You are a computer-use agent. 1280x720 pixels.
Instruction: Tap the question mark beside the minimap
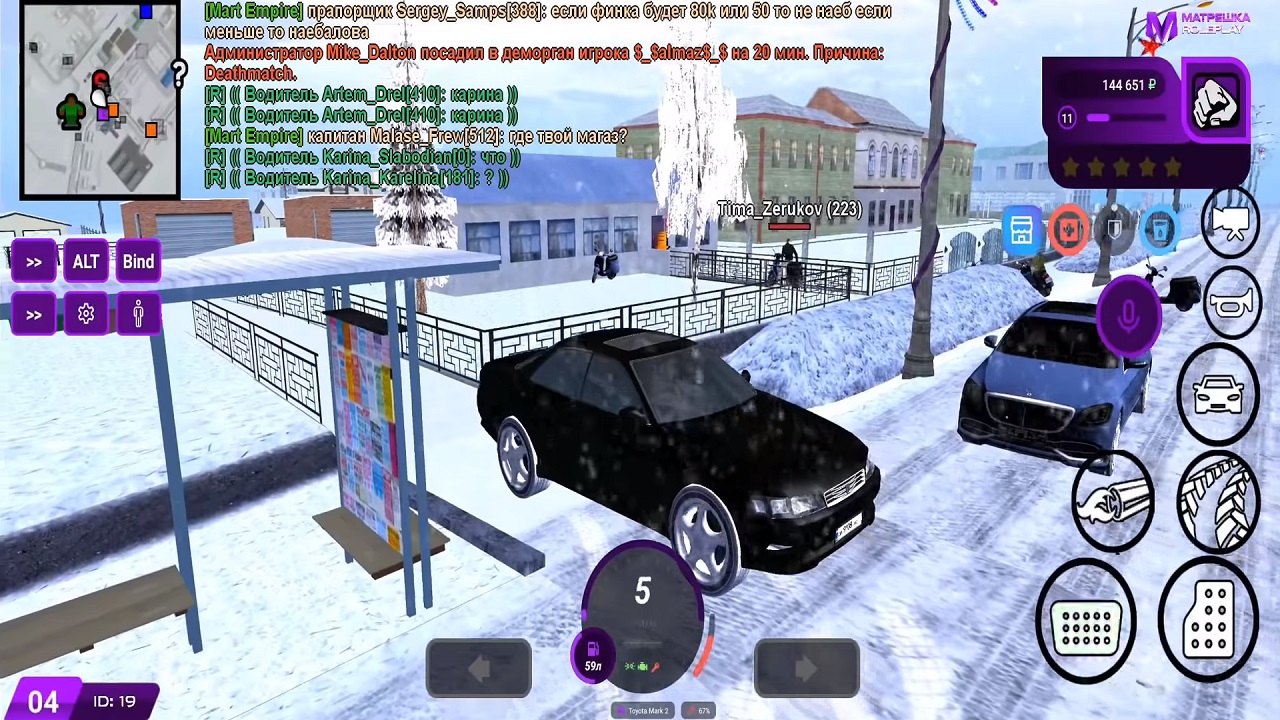tap(179, 72)
